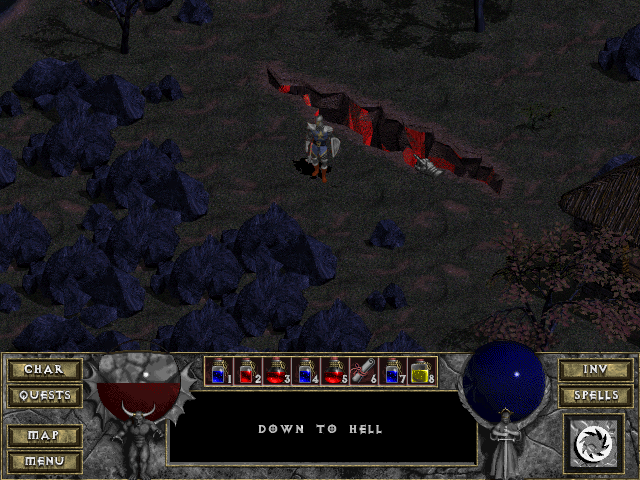Open the QUESTS log
The width and height of the screenshot is (640, 480).
(43, 395)
